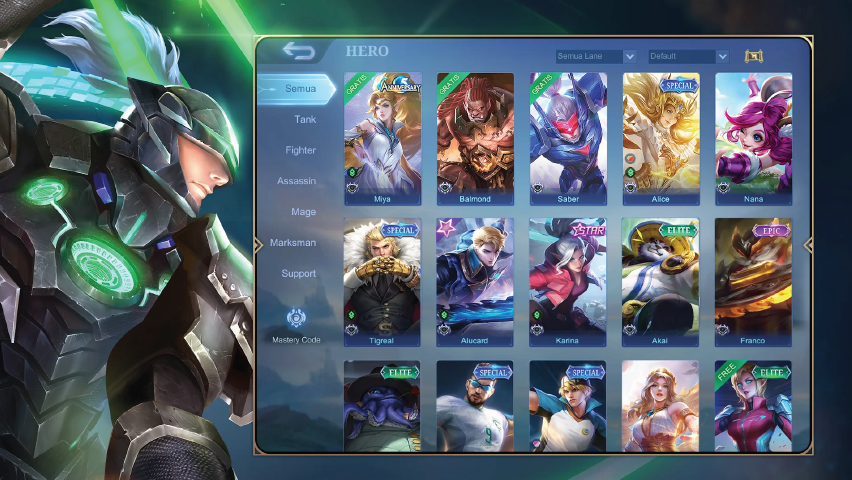Image resolution: width=852 pixels, height=480 pixels.
Task: Open the Semua Lane dropdown
Action: (596, 57)
